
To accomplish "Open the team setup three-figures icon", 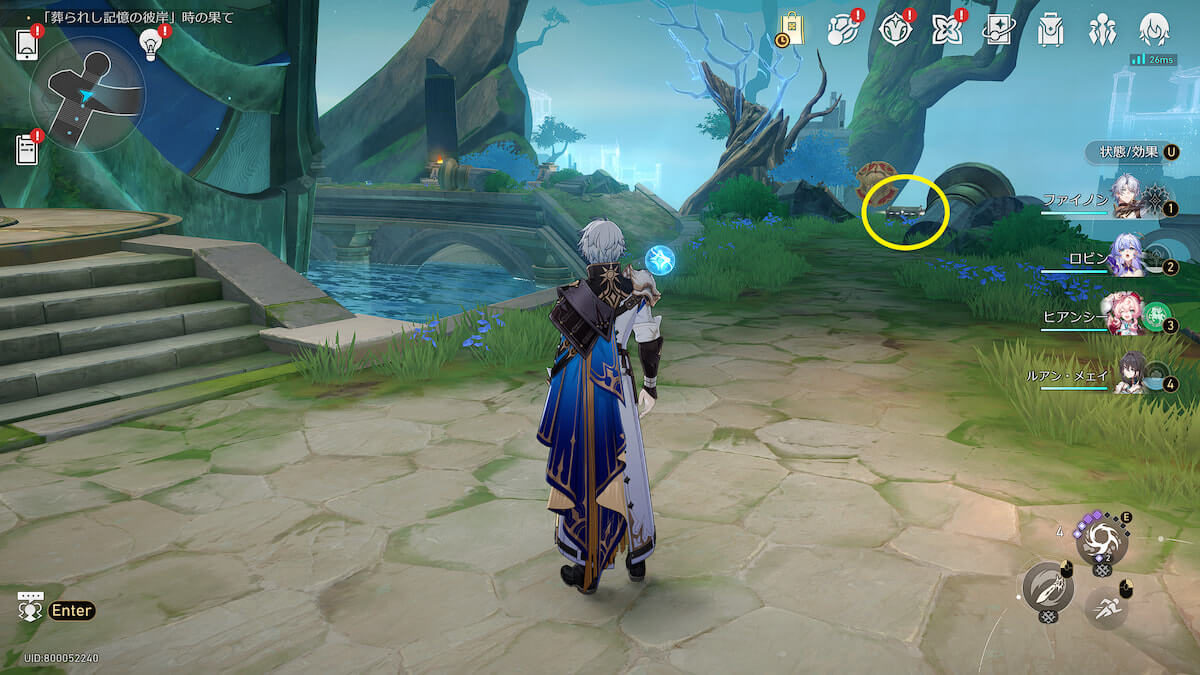I will [x=1102, y=30].
